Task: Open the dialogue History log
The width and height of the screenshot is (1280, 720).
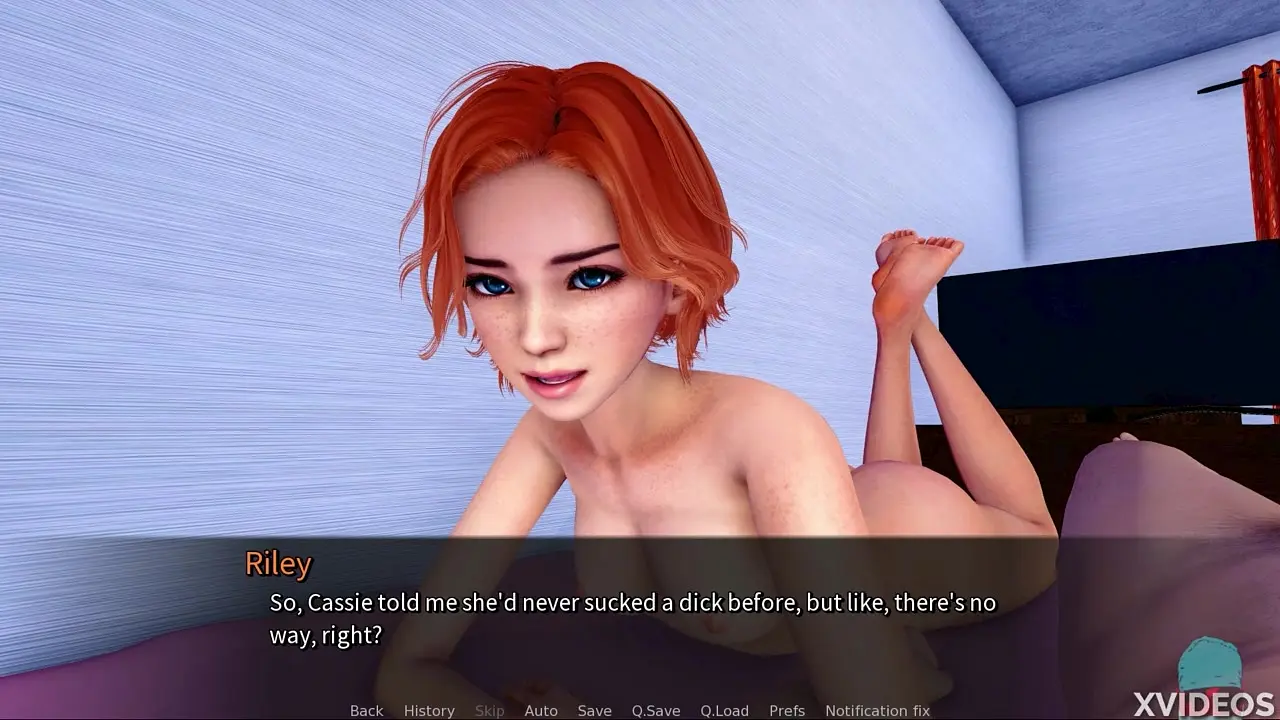Action: (x=429, y=711)
